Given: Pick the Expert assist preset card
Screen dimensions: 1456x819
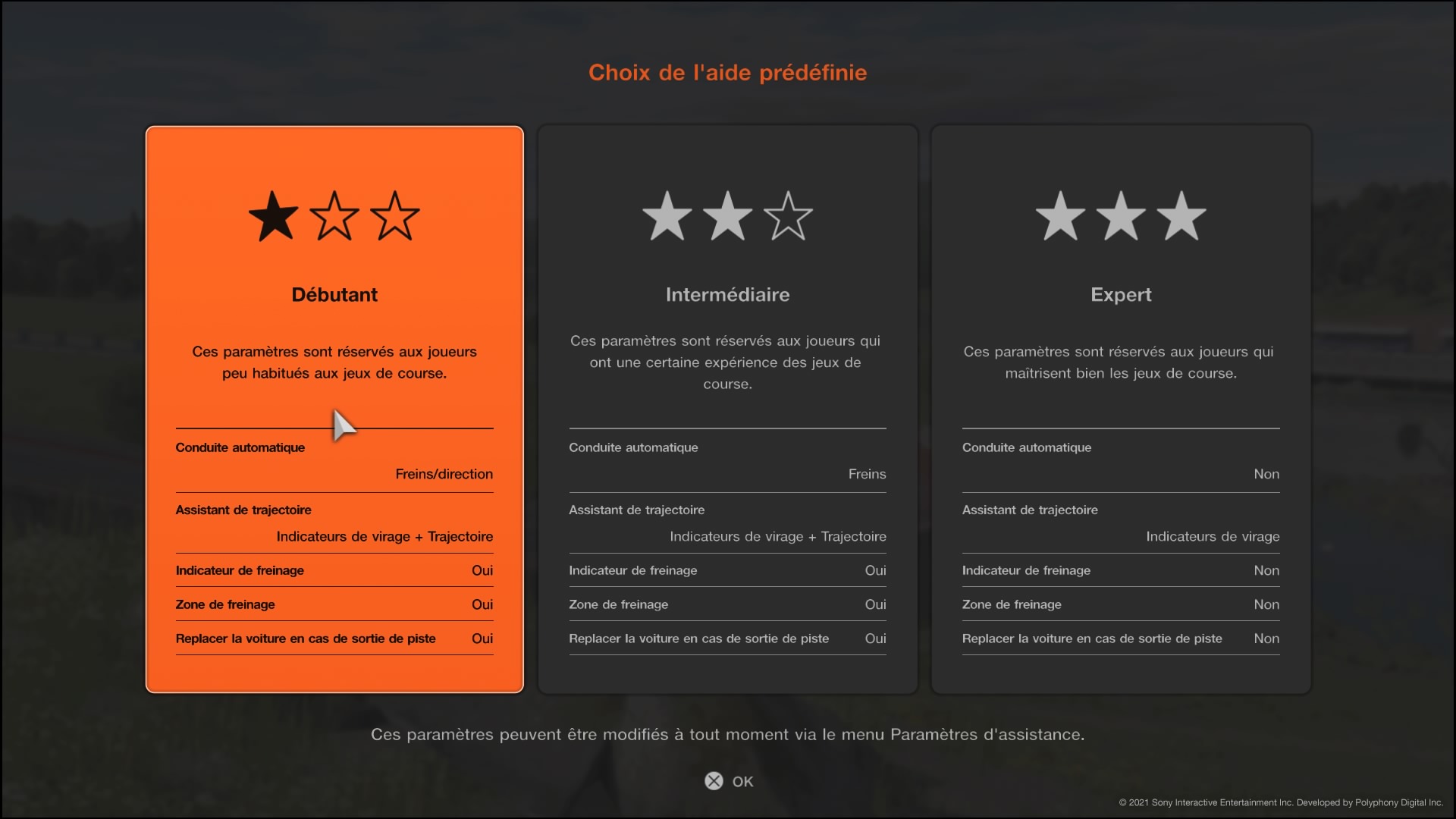Looking at the screenshot, I should [1121, 409].
